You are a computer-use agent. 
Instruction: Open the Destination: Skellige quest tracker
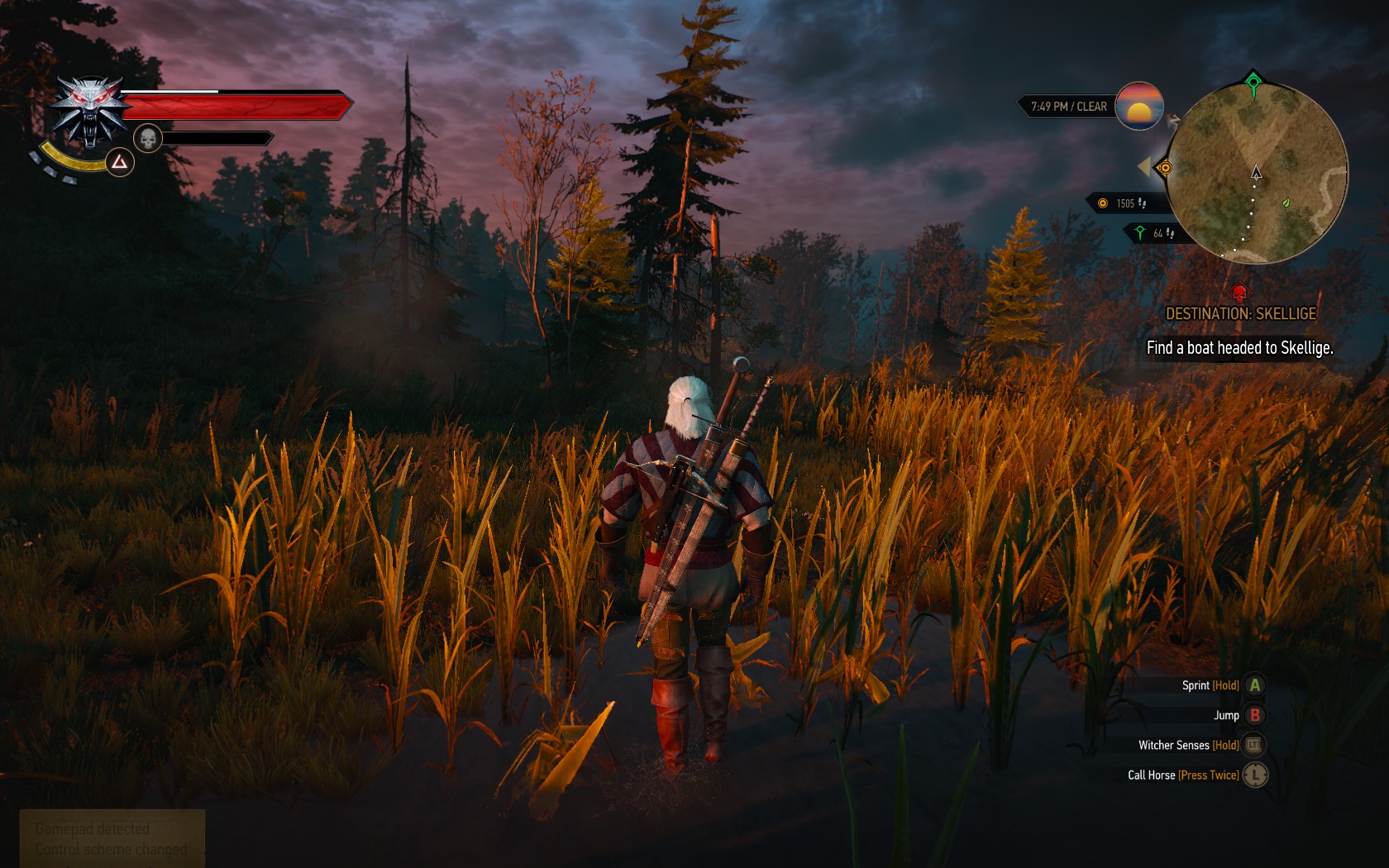[x=1240, y=314]
